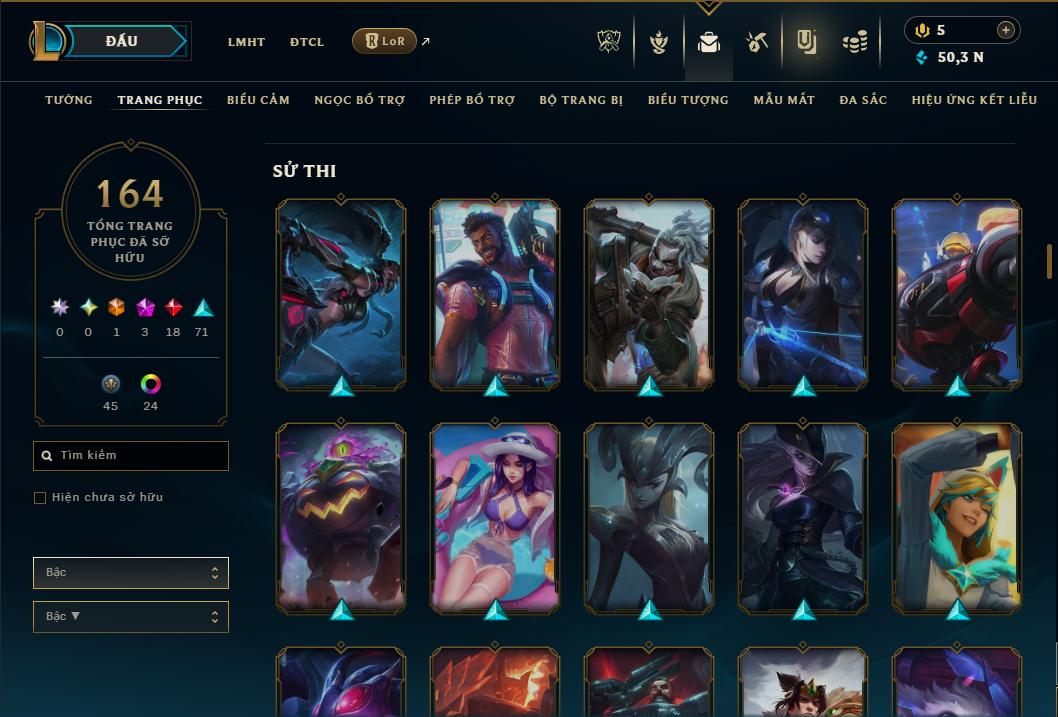Select the NGỌC BỔ TRỢ tab
The height and width of the screenshot is (717, 1058).
coord(359,100)
